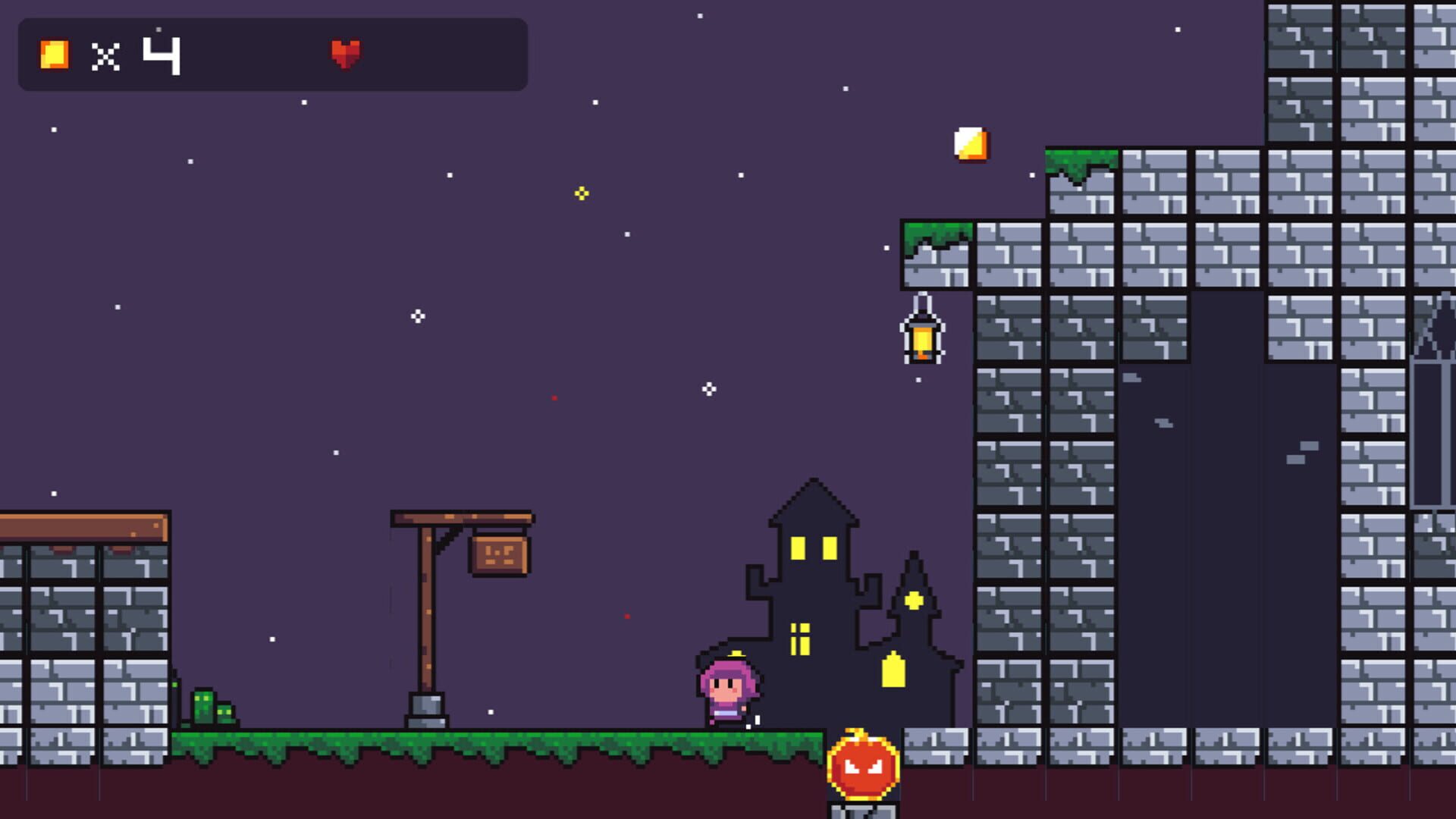Click the red heart health icon

(345, 53)
